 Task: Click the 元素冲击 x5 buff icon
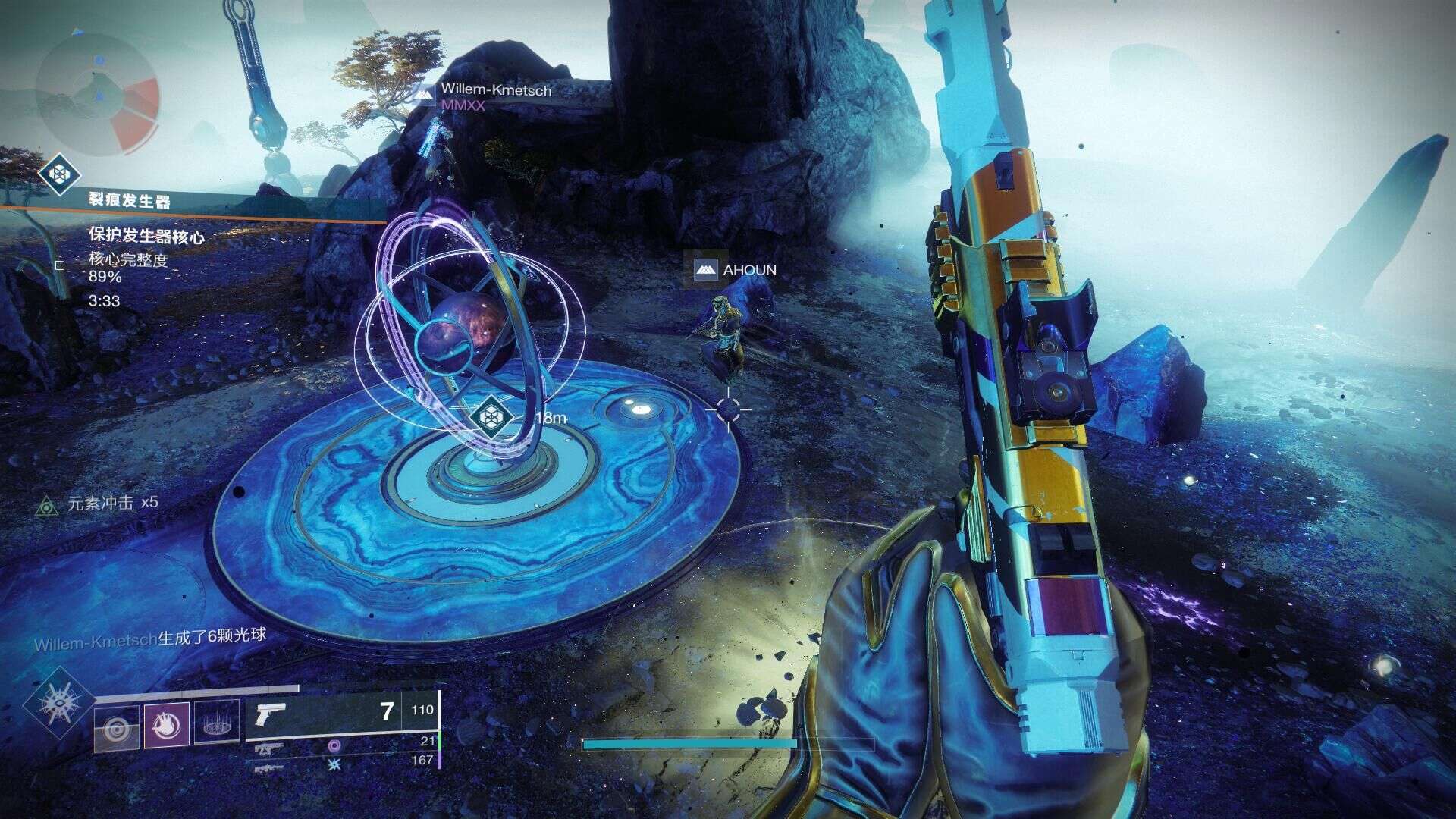click(x=47, y=505)
